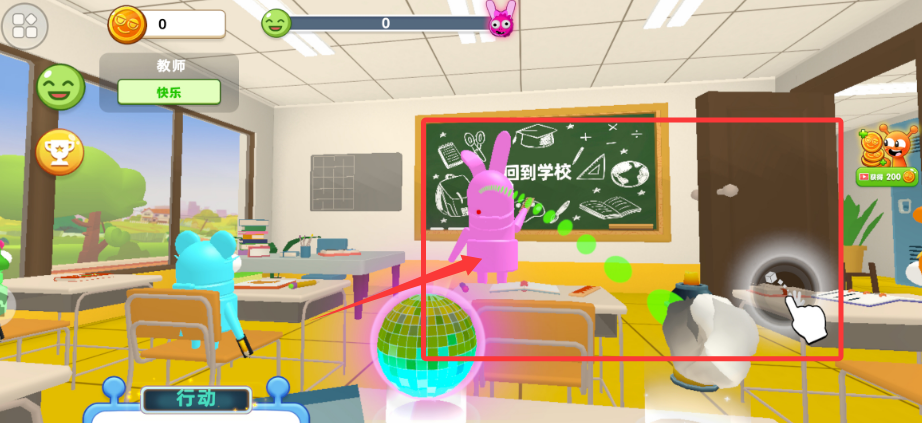
Task: Open the four-square menu button
Action: [25, 24]
